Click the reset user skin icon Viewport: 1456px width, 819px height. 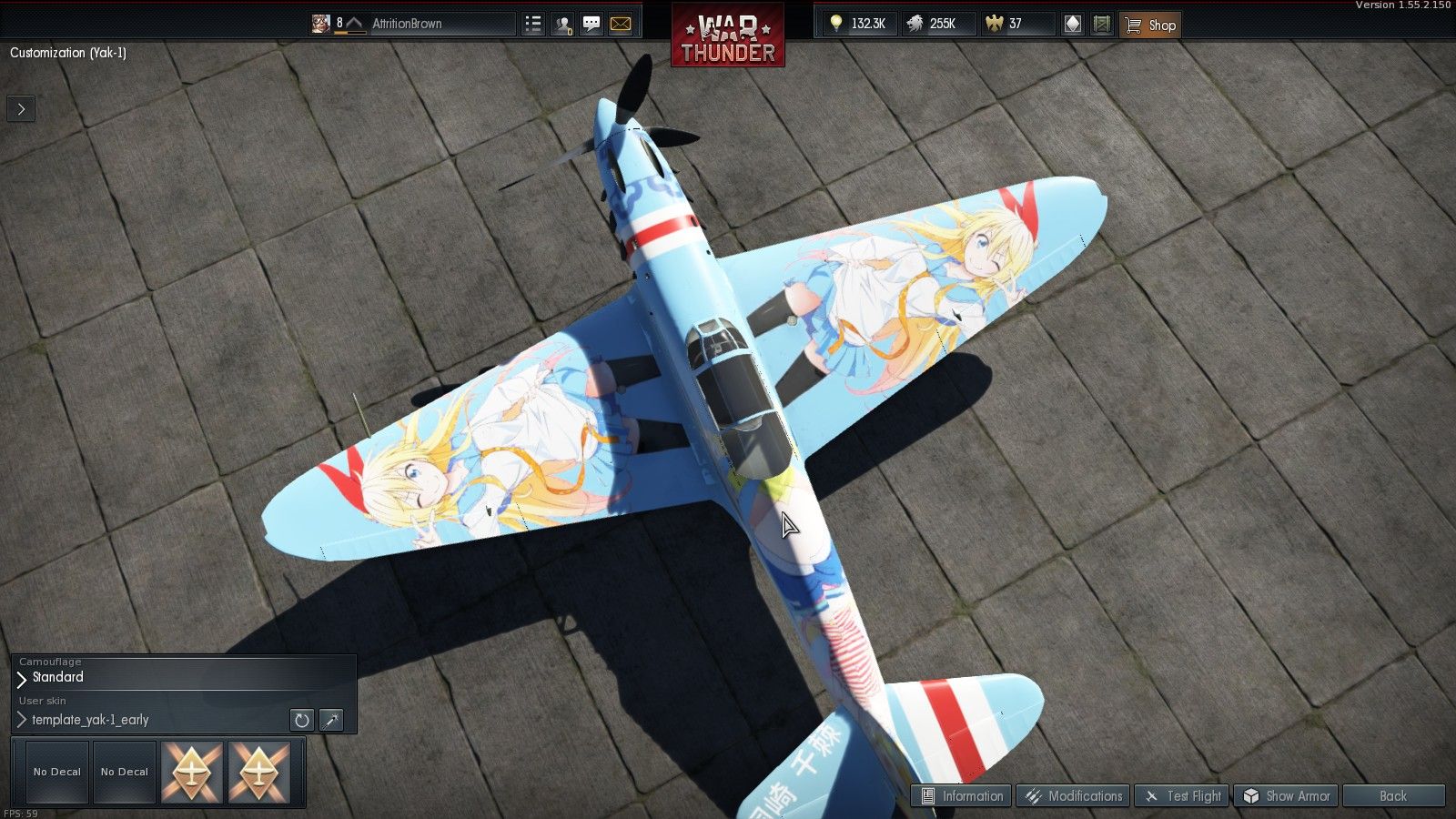(x=301, y=720)
